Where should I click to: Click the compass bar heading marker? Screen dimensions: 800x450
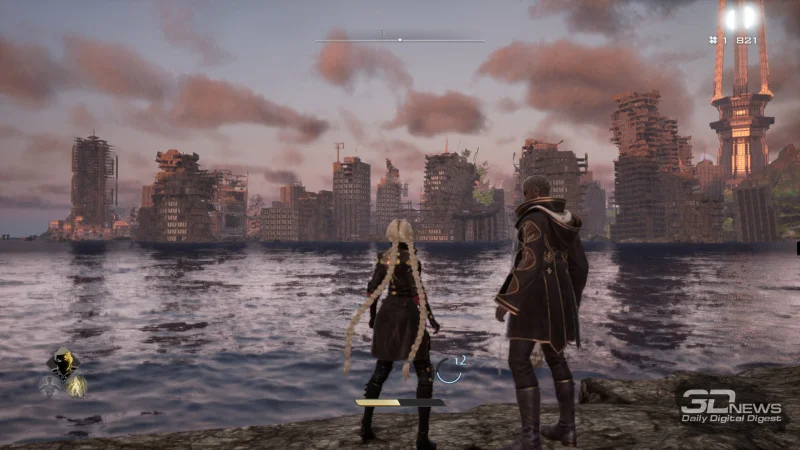coord(400,40)
